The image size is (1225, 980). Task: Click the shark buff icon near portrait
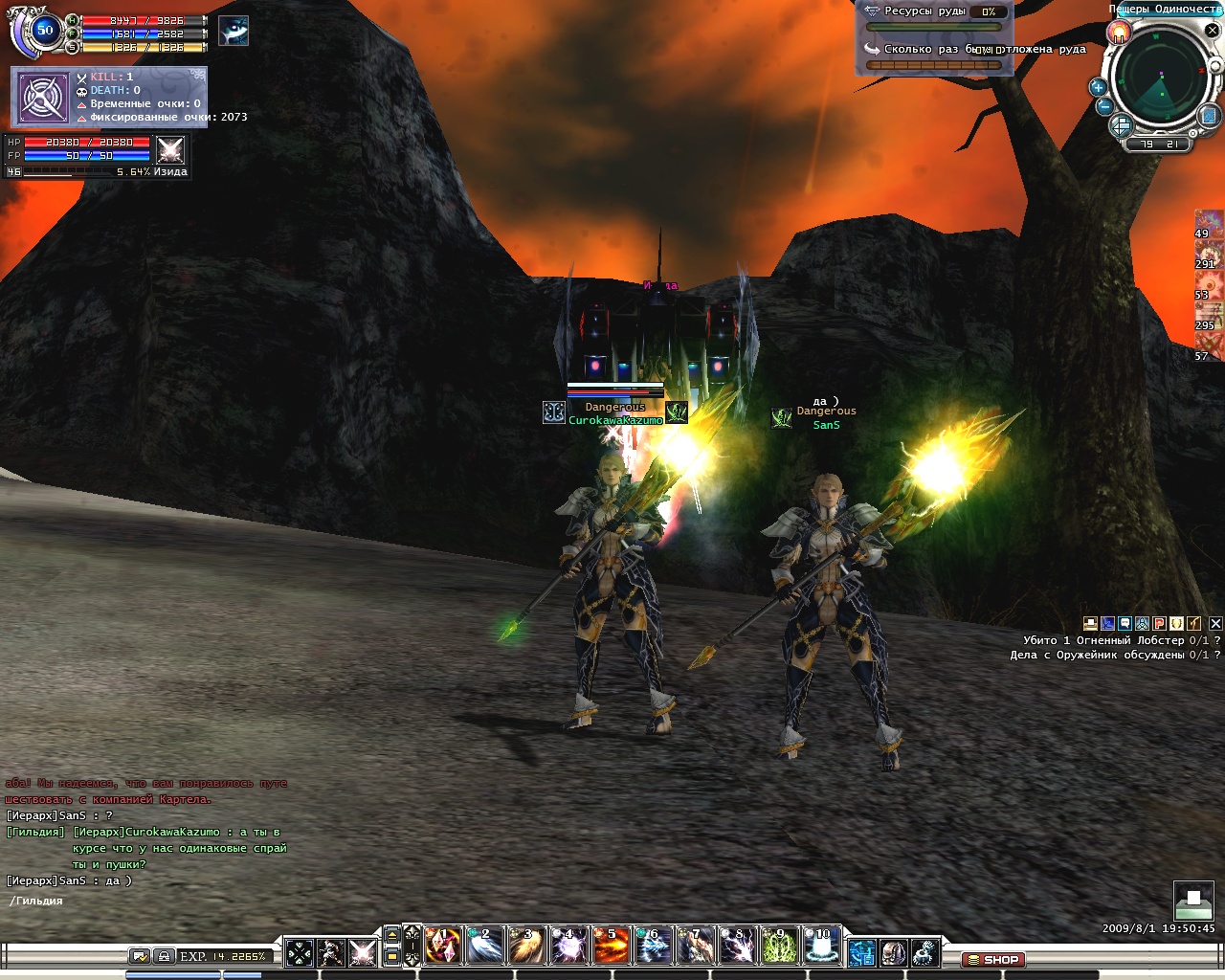233,32
